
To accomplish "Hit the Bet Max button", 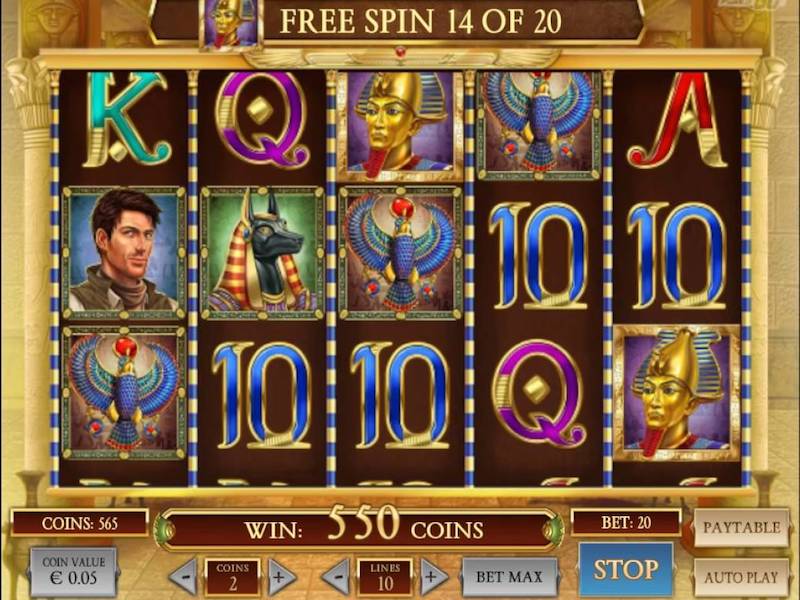I will point(509,576).
